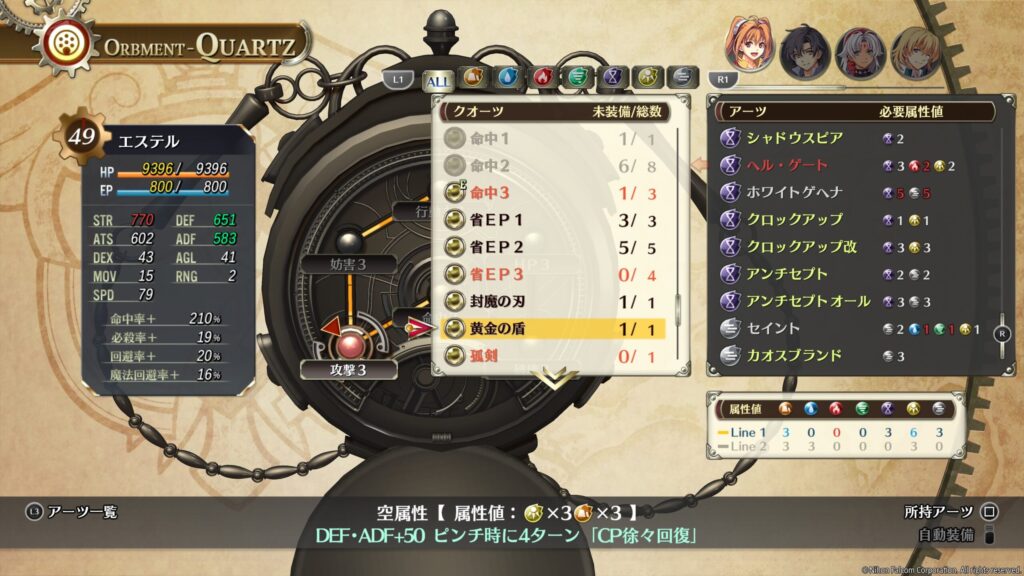
Task: Switch to the fire element quartz tab
Action: click(x=541, y=78)
